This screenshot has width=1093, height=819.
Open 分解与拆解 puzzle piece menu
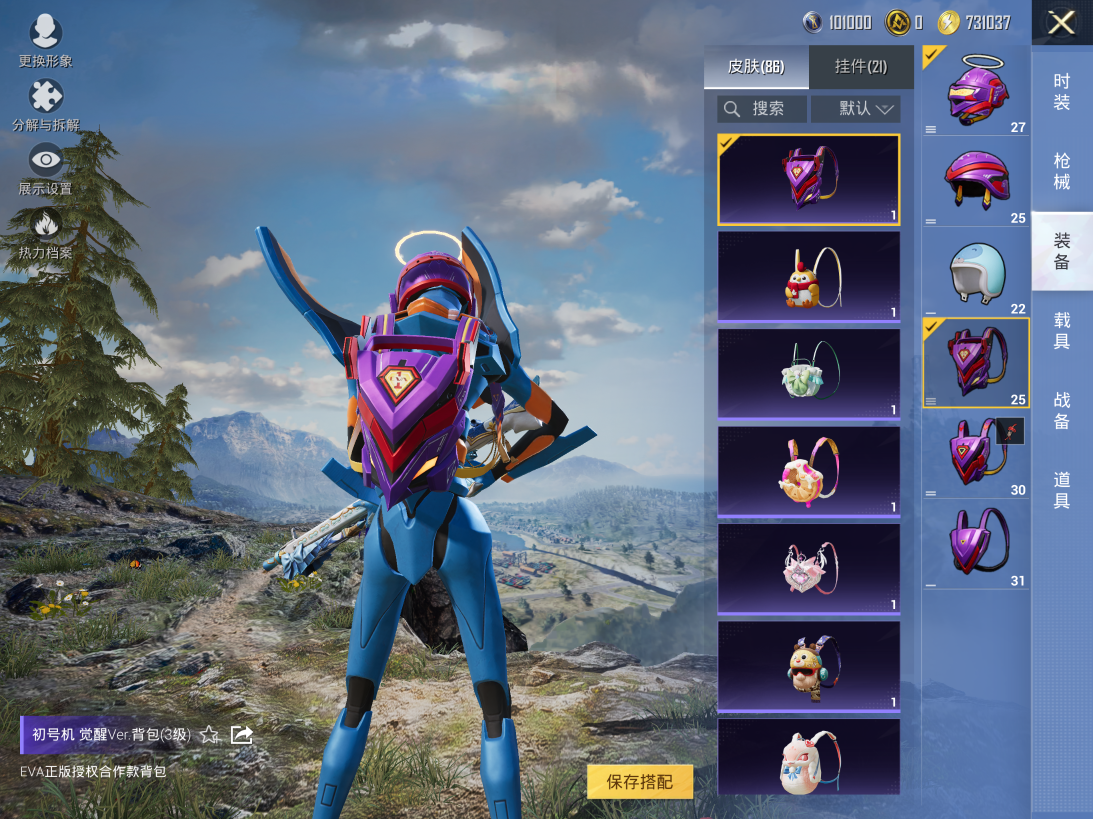[x=46, y=103]
